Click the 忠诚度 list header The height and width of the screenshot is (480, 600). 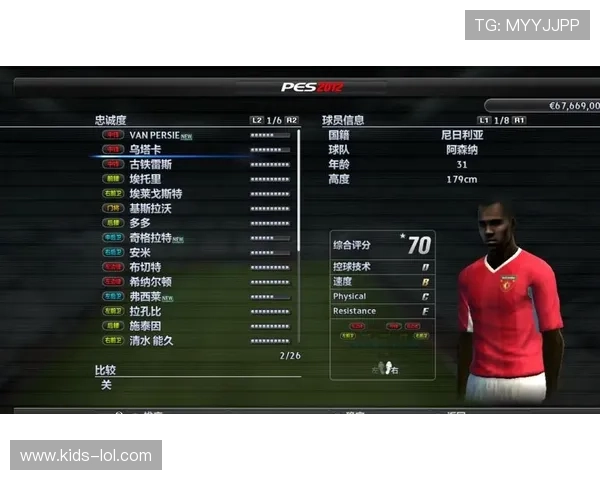click(111, 120)
